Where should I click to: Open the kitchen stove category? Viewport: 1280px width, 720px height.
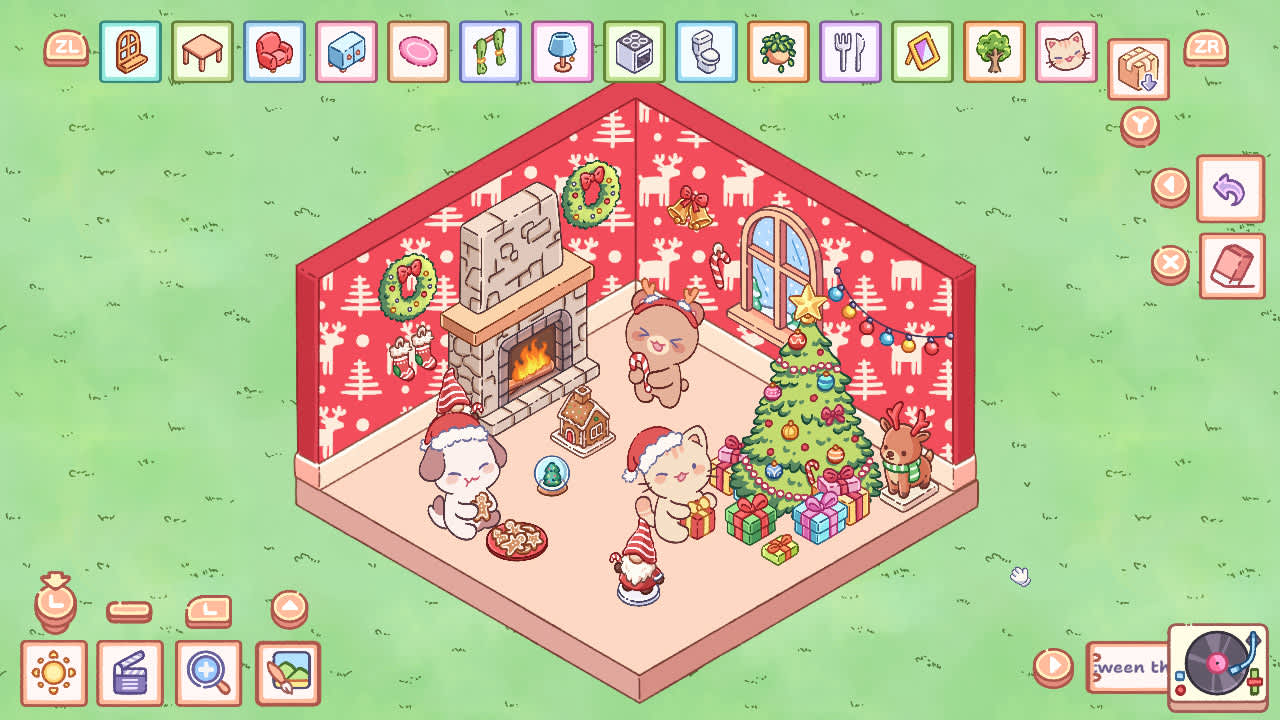click(635, 53)
